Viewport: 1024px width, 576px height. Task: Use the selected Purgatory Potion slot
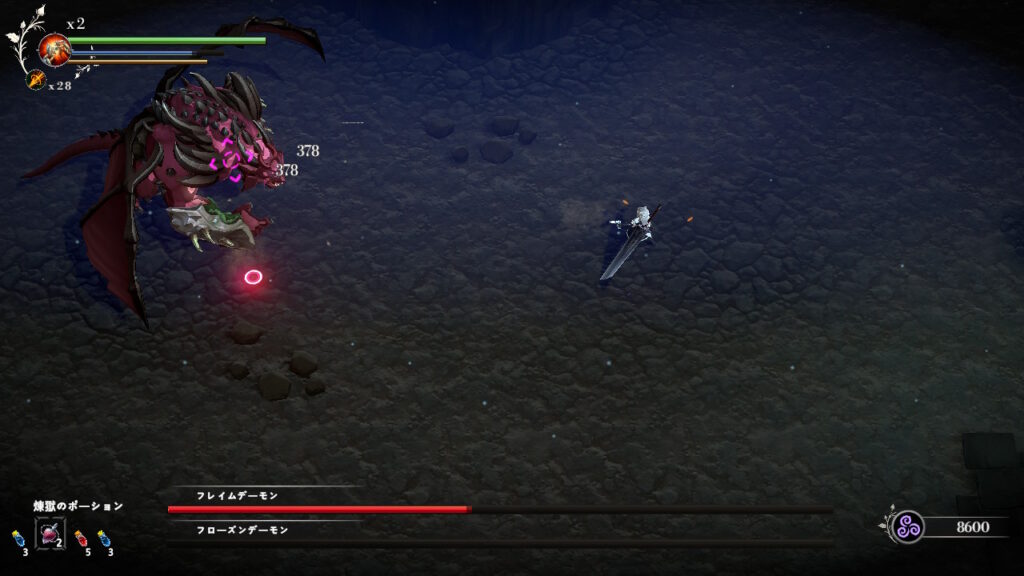[50, 534]
